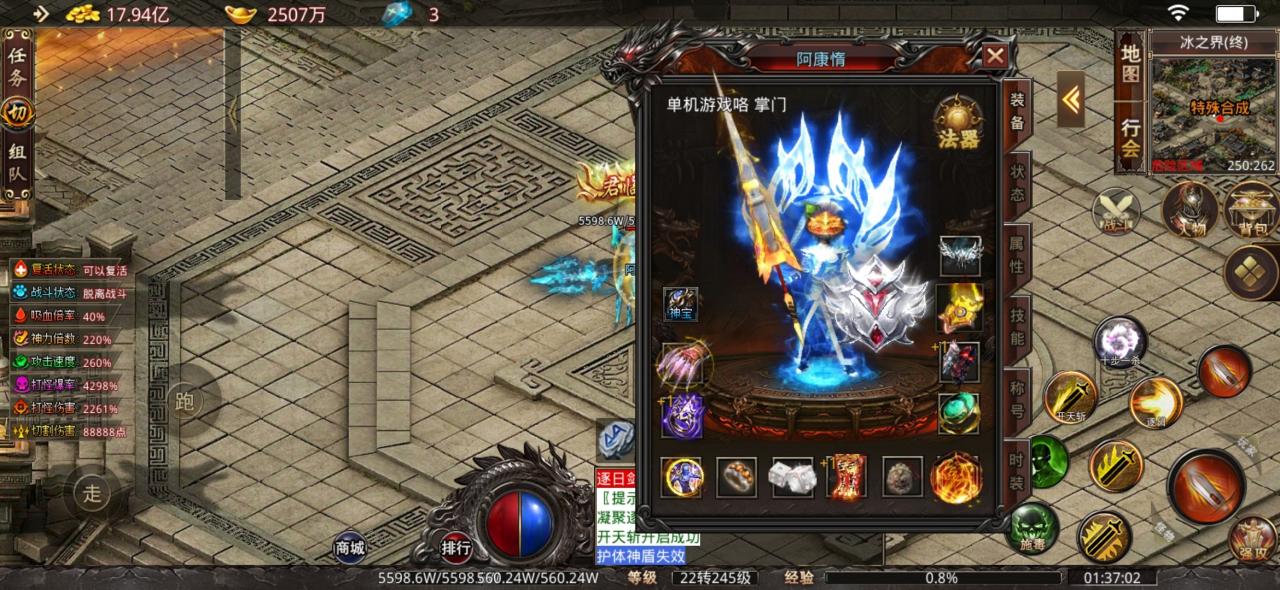Open the 人物 character icon

[1189, 209]
